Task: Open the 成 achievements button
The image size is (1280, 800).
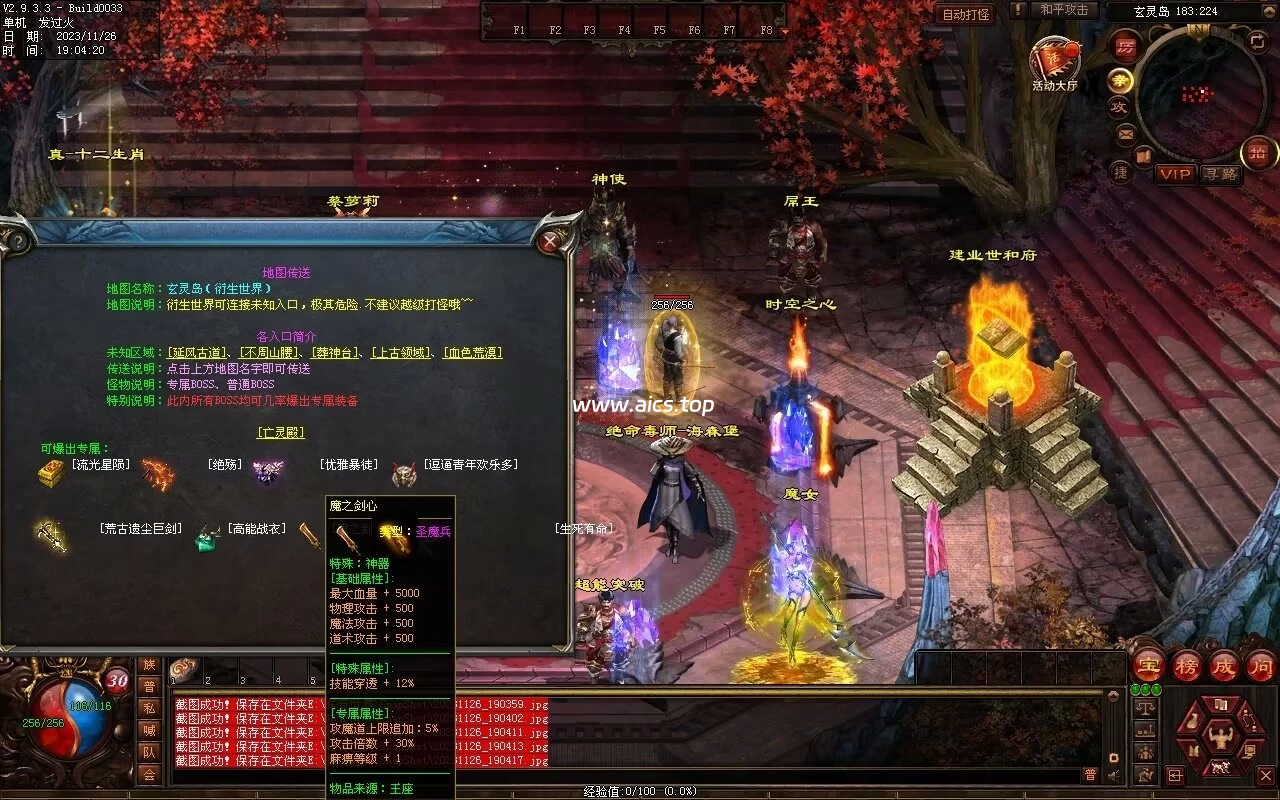Action: coord(1224,665)
